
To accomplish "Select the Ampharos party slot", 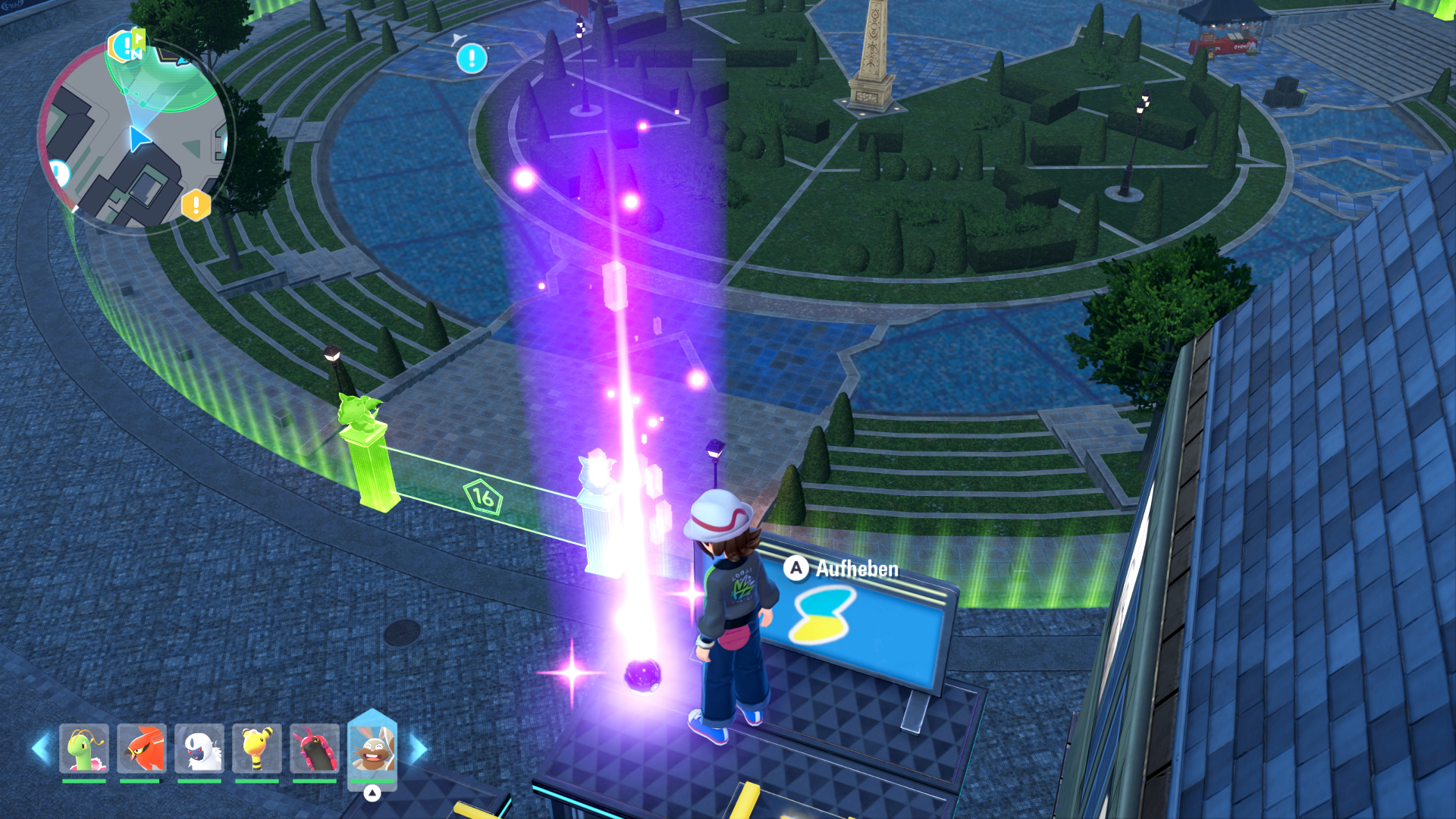I will pyautogui.click(x=257, y=748).
